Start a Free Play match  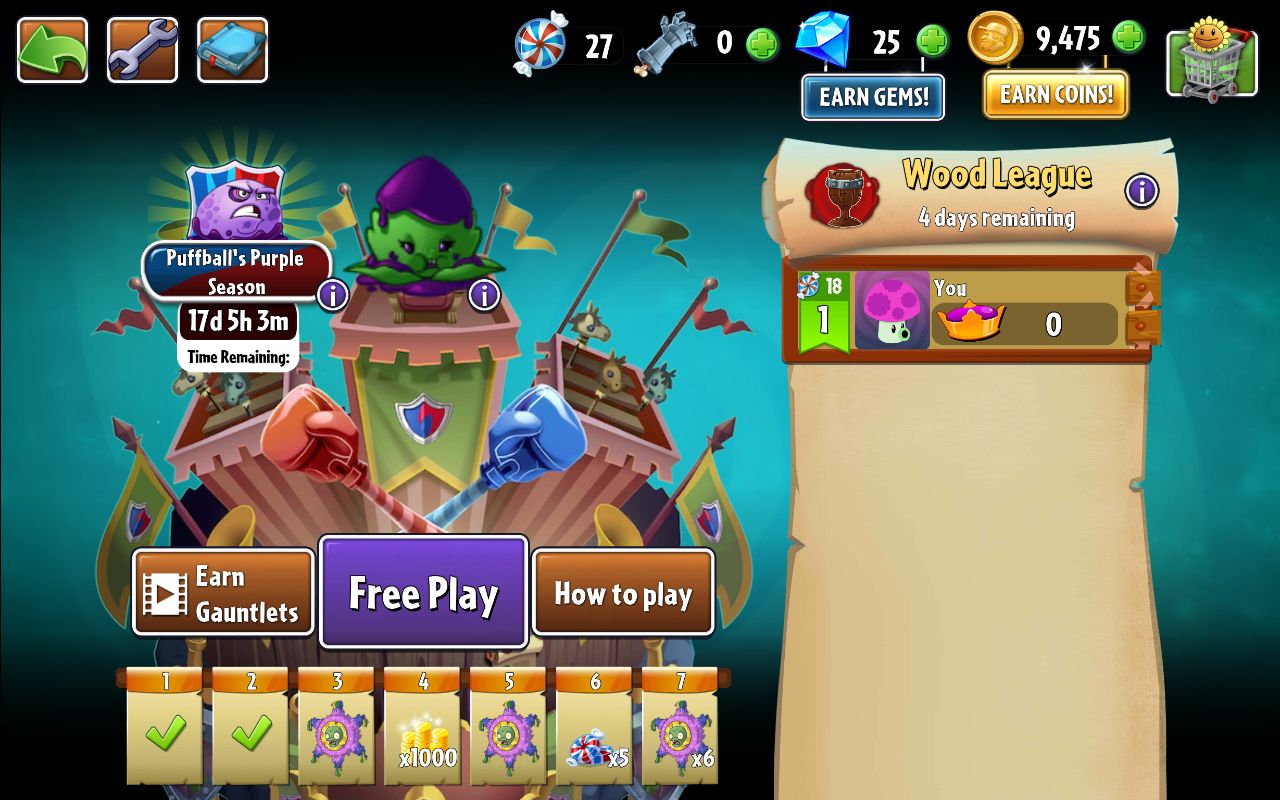pyautogui.click(x=423, y=591)
